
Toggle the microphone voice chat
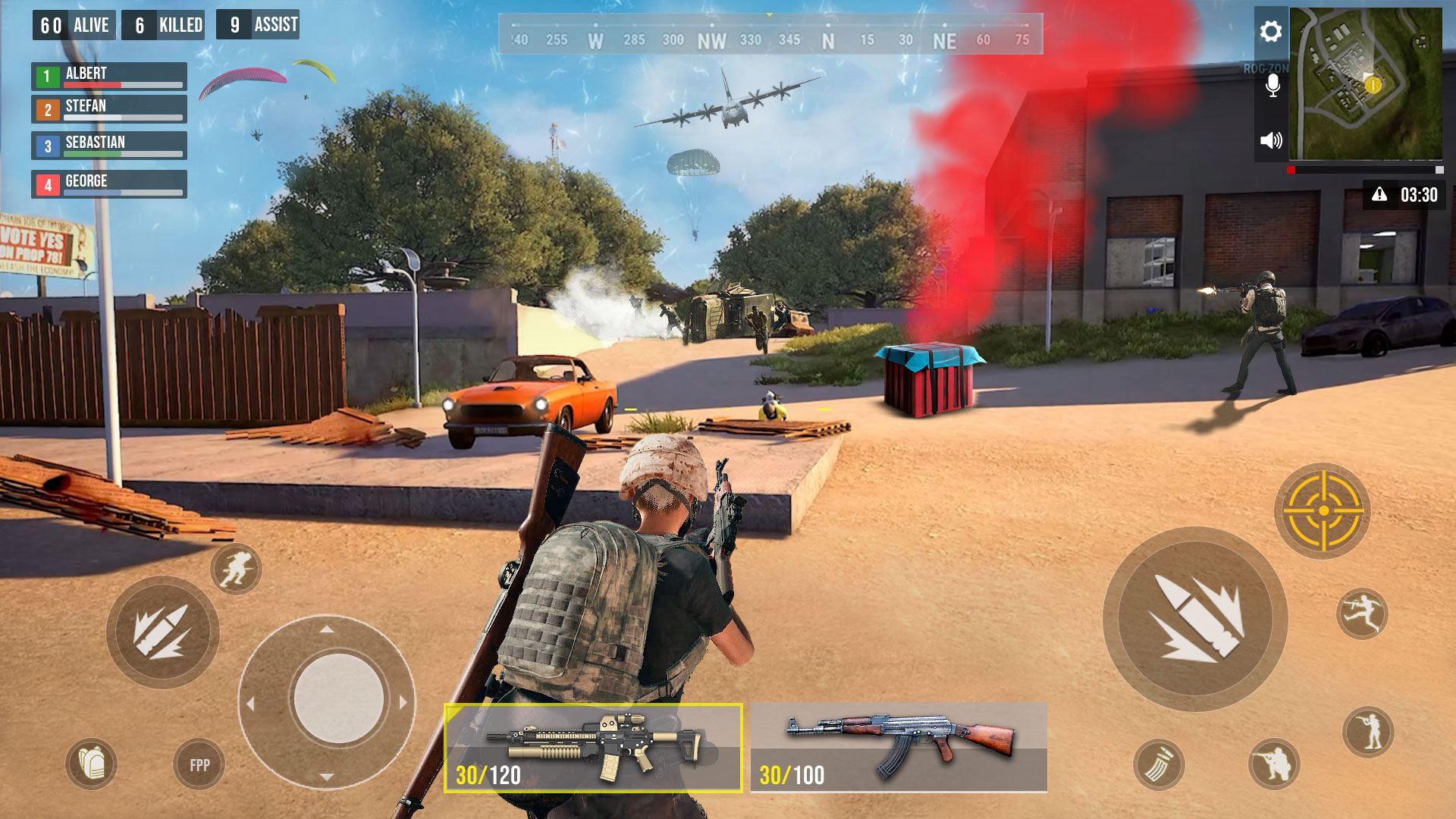[1272, 85]
